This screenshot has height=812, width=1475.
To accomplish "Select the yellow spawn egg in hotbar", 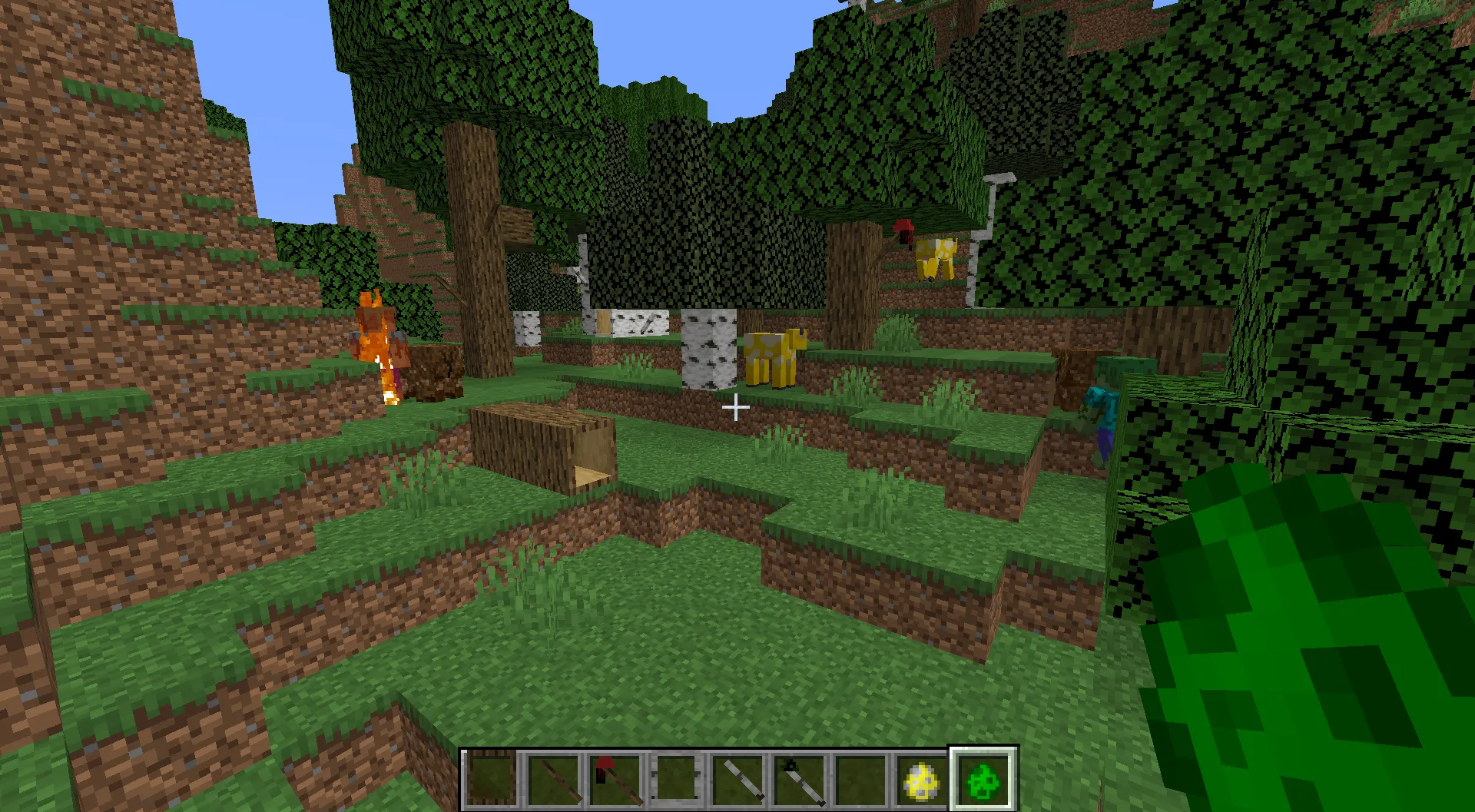I will point(920,780).
